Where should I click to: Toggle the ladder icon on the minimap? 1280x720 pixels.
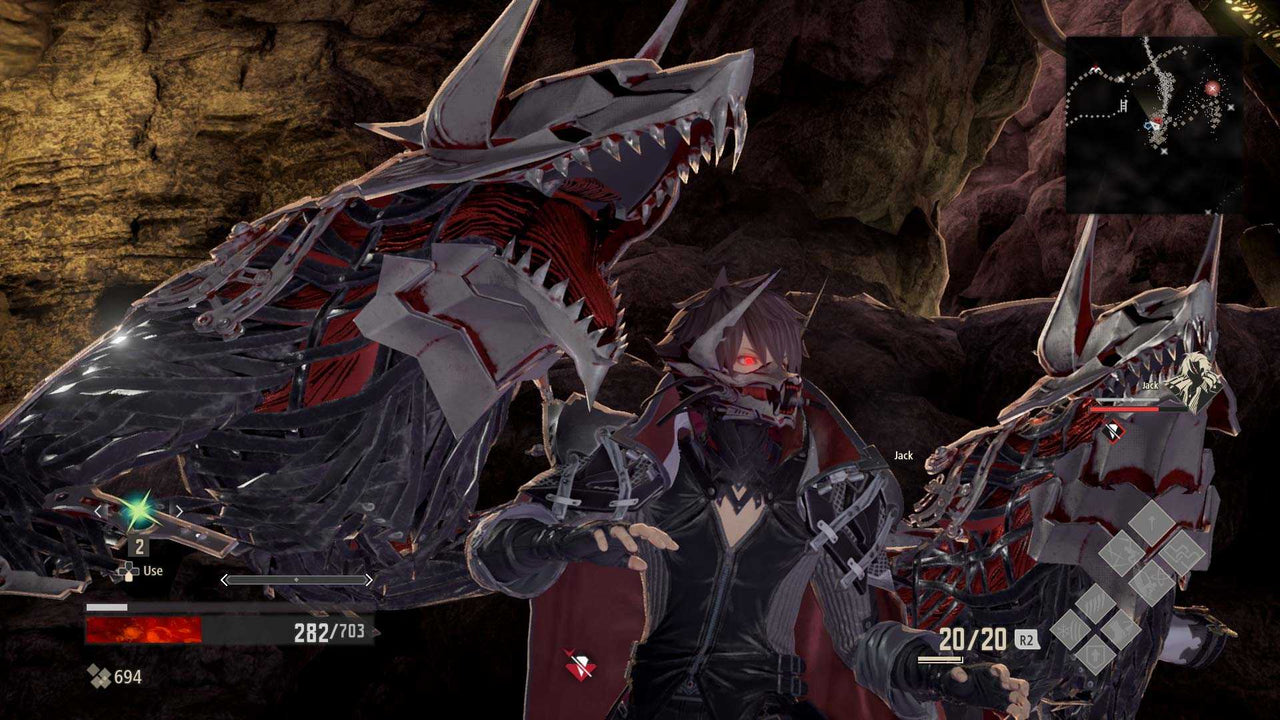click(x=1123, y=105)
